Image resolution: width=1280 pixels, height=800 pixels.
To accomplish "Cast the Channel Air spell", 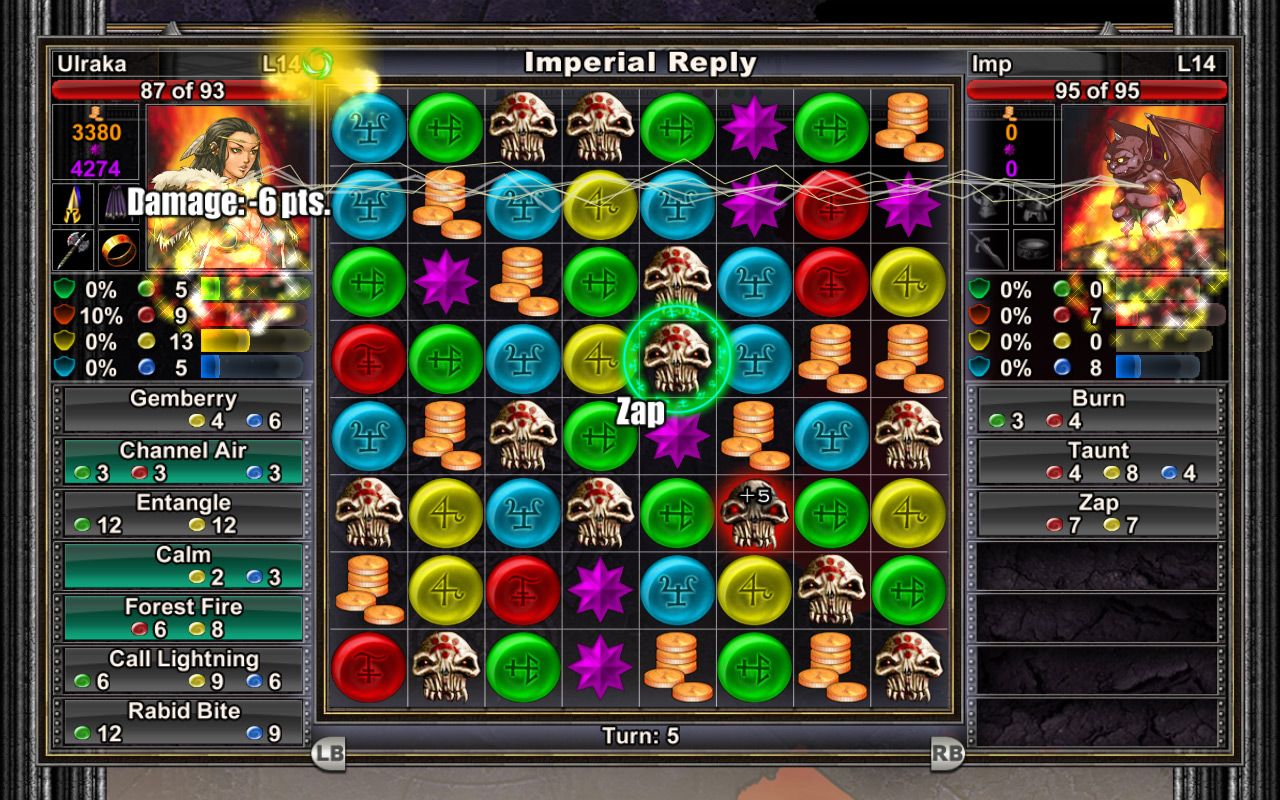I will click(183, 461).
